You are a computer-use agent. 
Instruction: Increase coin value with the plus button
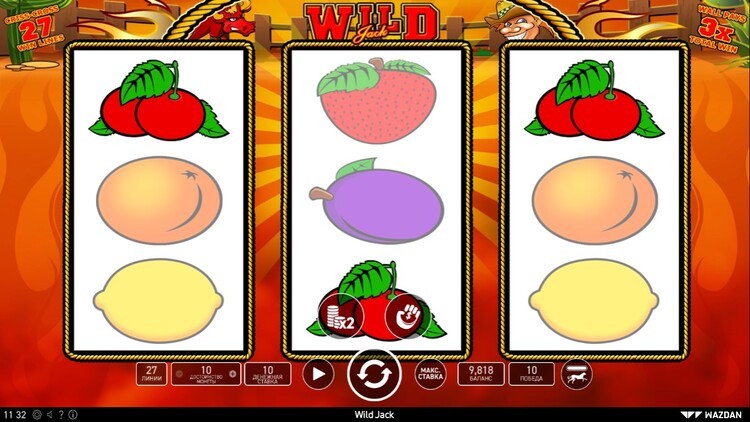[233, 375]
